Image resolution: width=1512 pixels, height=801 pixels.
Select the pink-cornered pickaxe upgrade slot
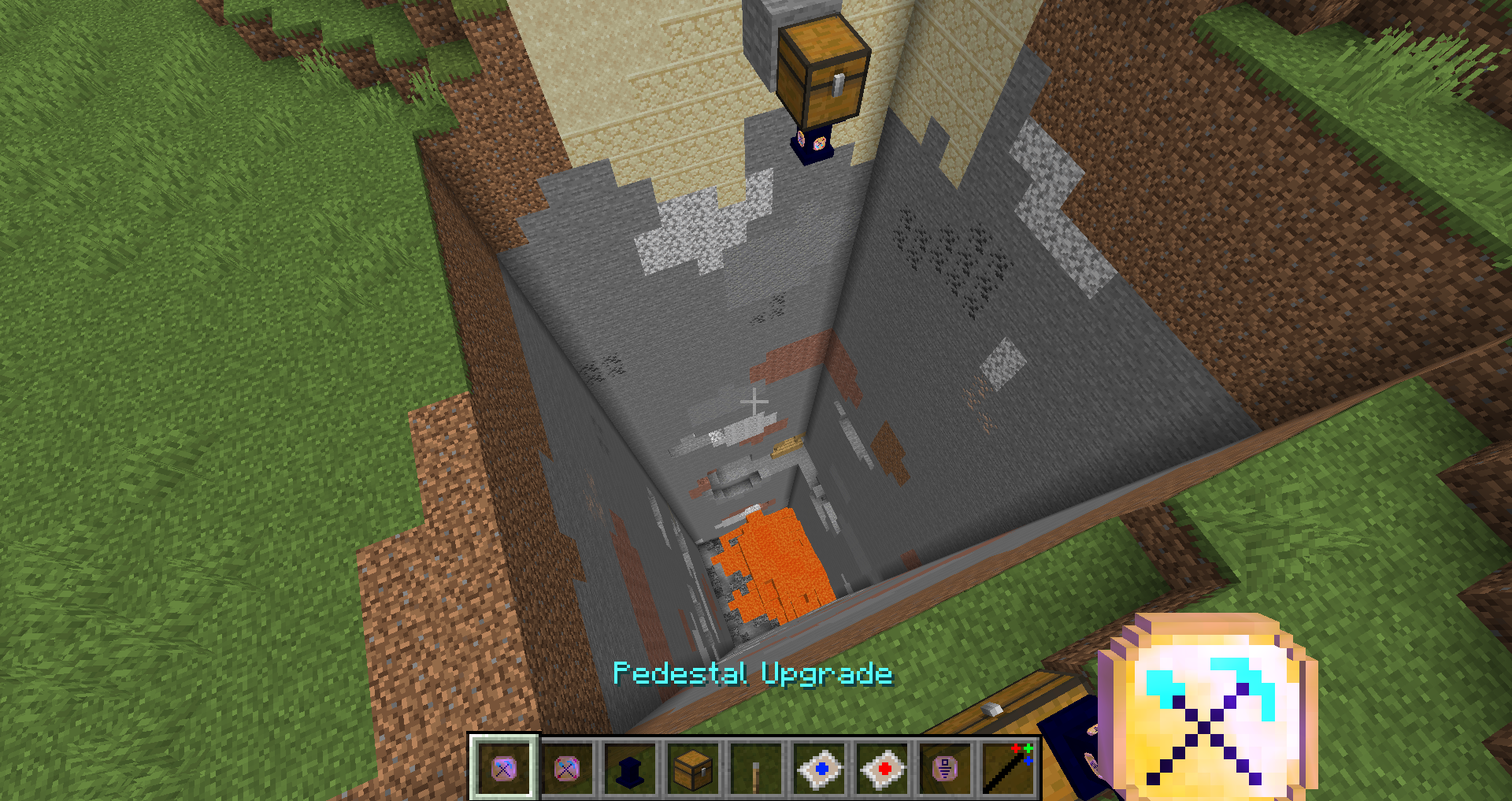567,768
